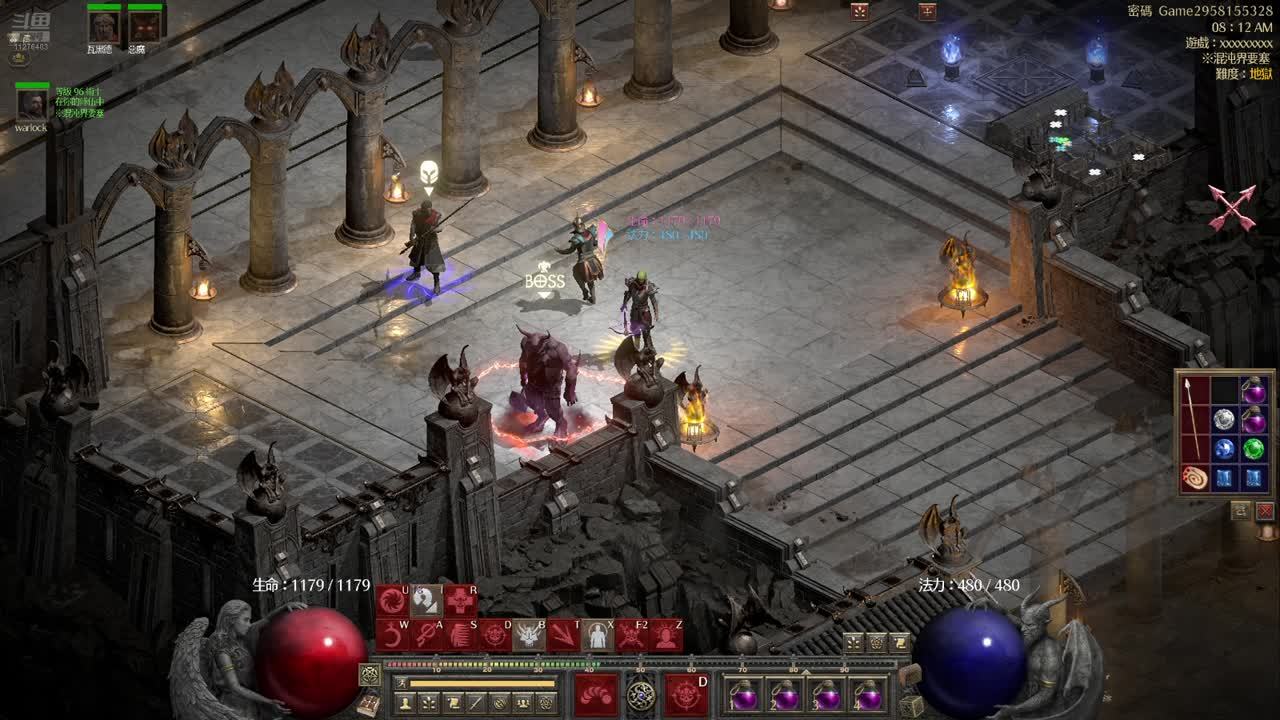
Task: Select the red-eyed demon companion portrait
Action: [x=144, y=27]
